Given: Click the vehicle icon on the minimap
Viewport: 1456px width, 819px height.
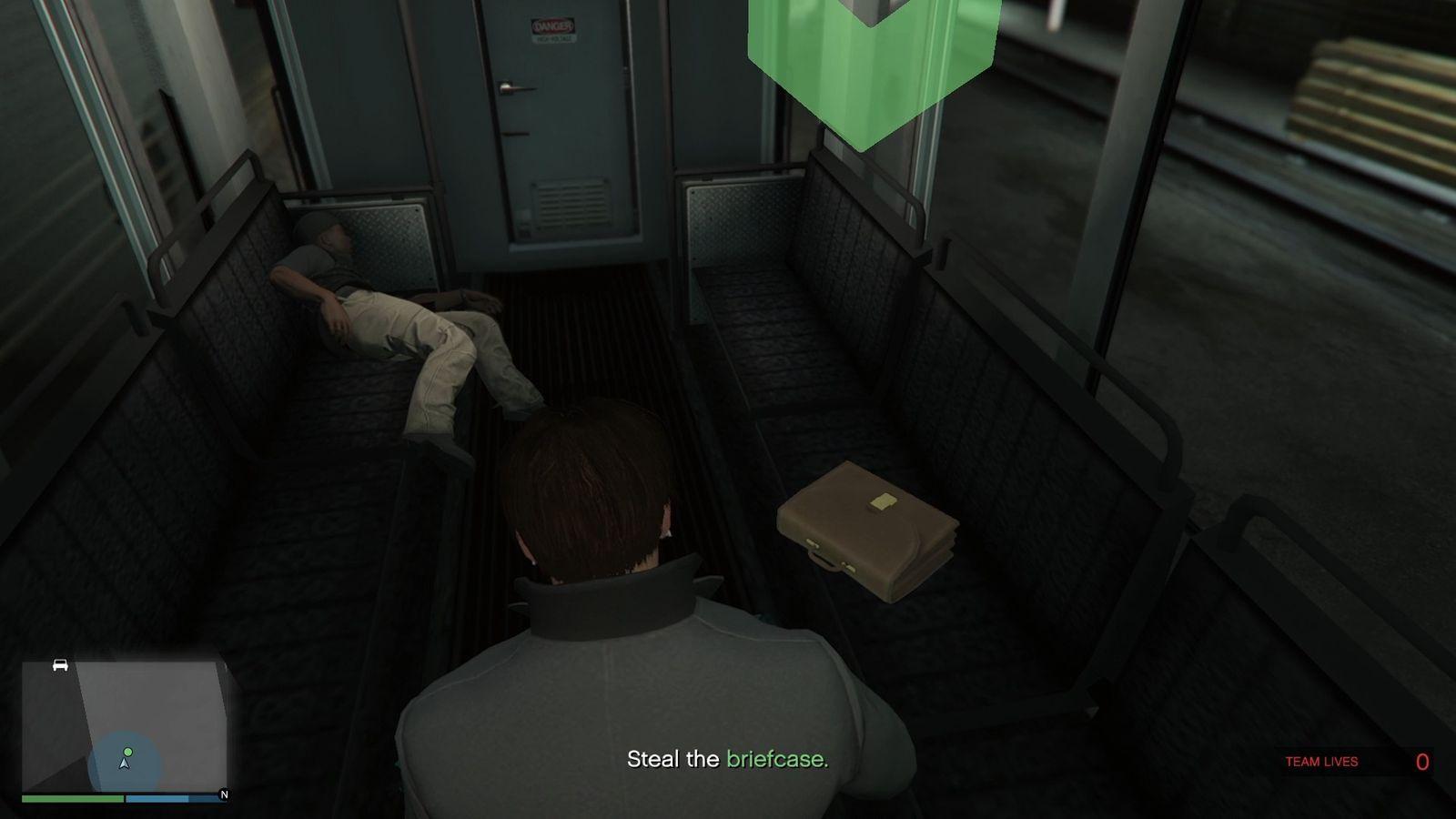Looking at the screenshot, I should [x=60, y=664].
